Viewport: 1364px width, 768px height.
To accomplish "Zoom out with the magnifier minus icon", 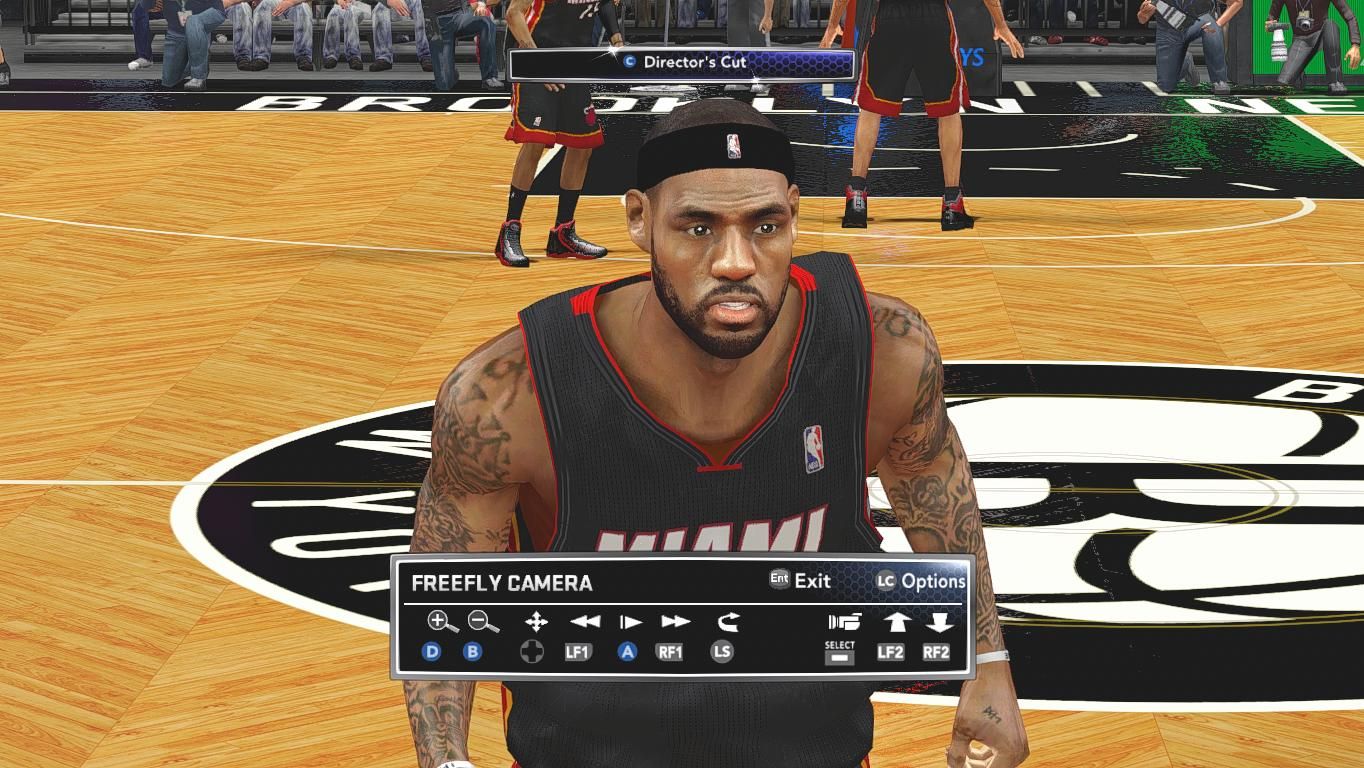I will (x=483, y=622).
